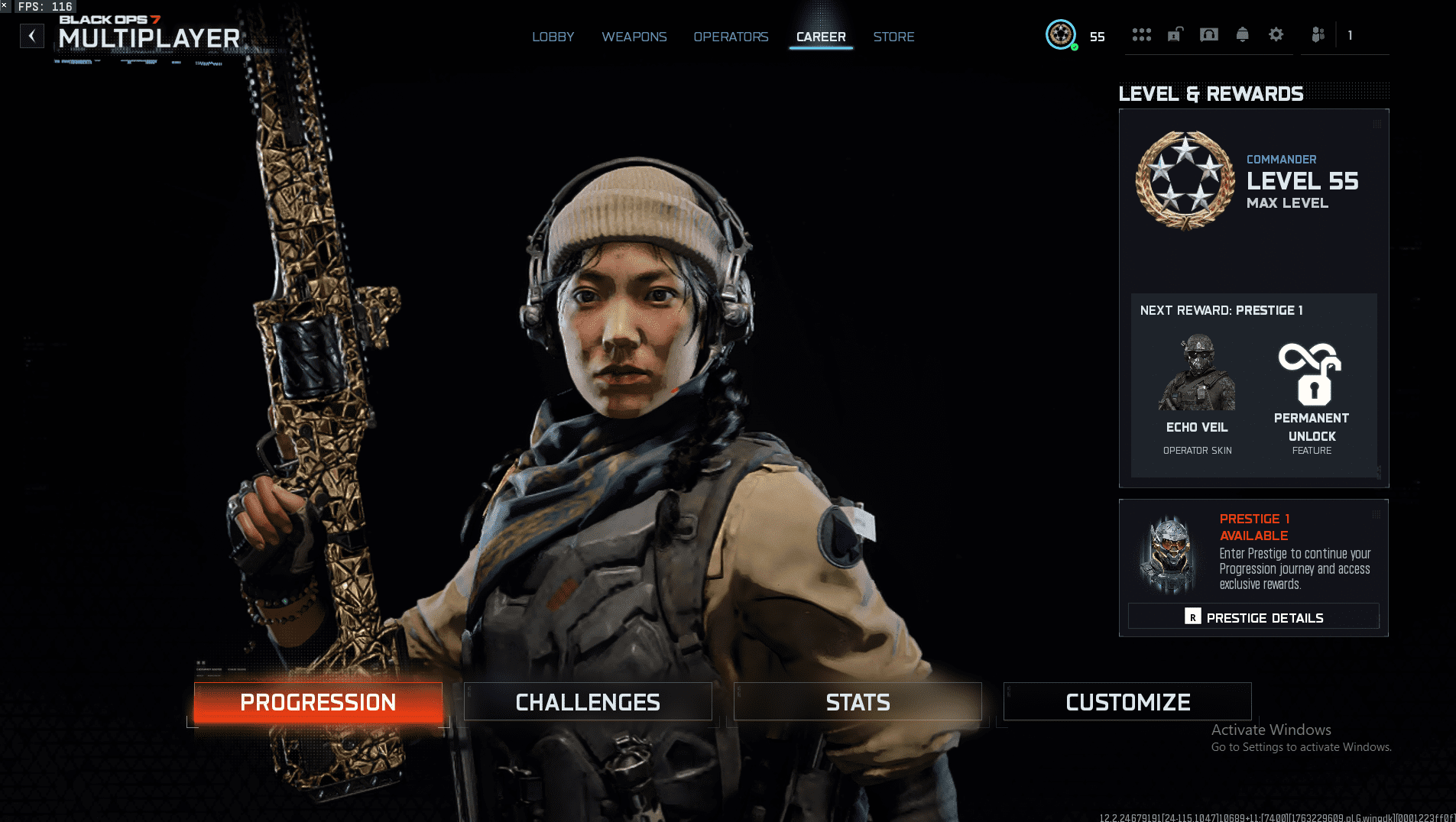This screenshot has height=822, width=1456.
Task: Click the Go to Settings activation link
Action: click(x=1302, y=747)
